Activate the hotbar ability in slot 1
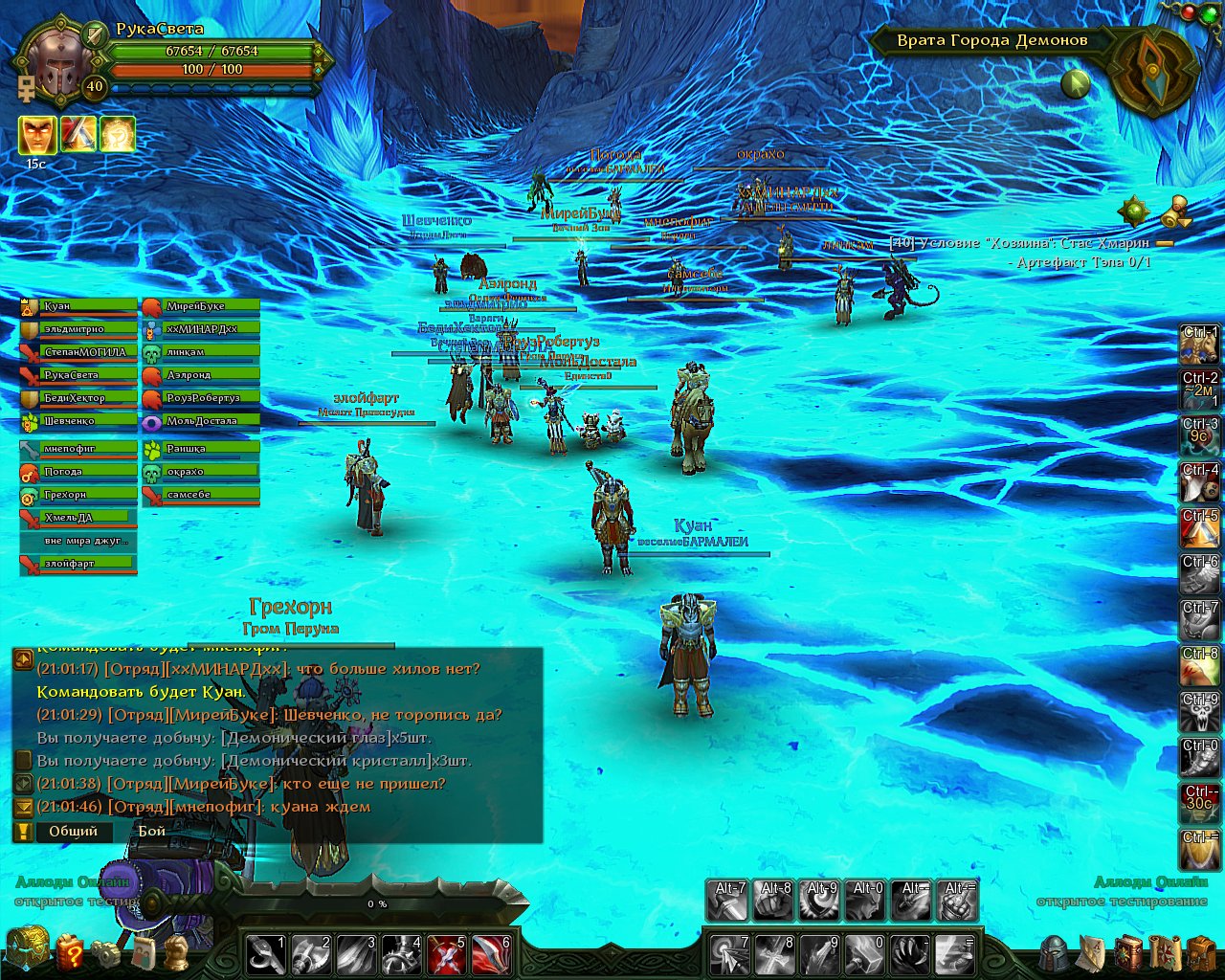1225x980 pixels. 267,954
